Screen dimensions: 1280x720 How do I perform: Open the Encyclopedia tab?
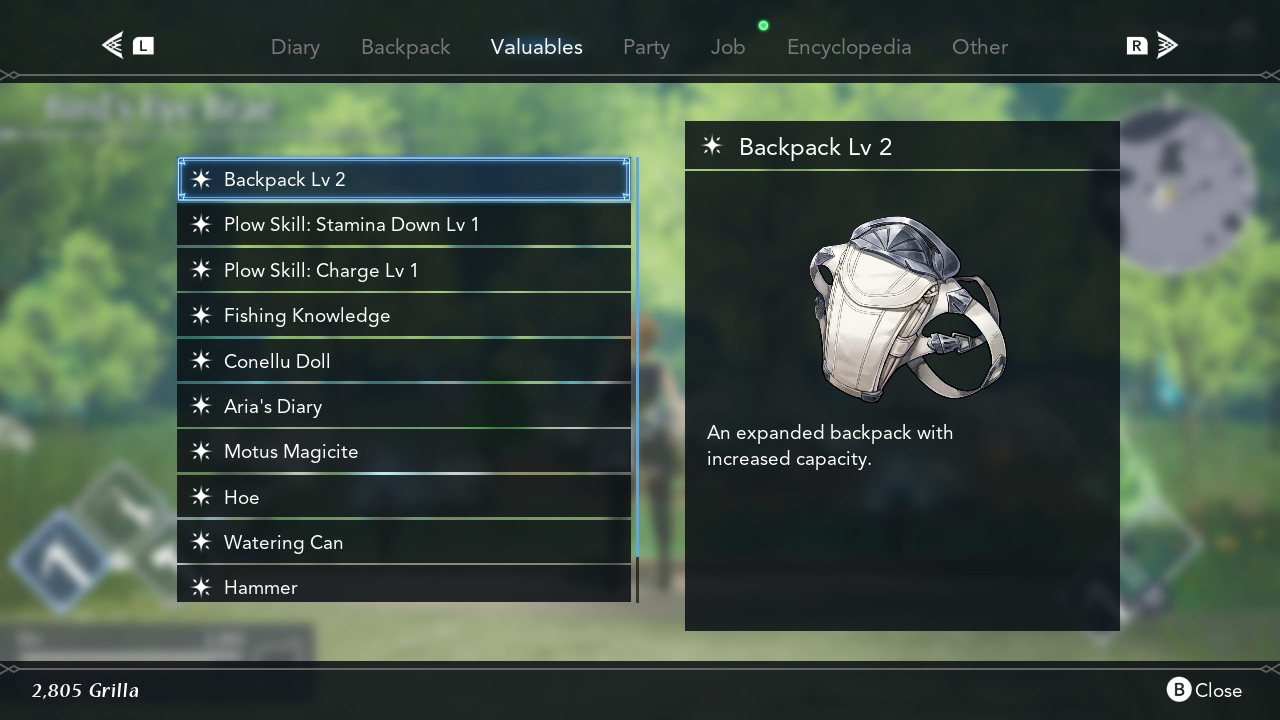point(849,46)
